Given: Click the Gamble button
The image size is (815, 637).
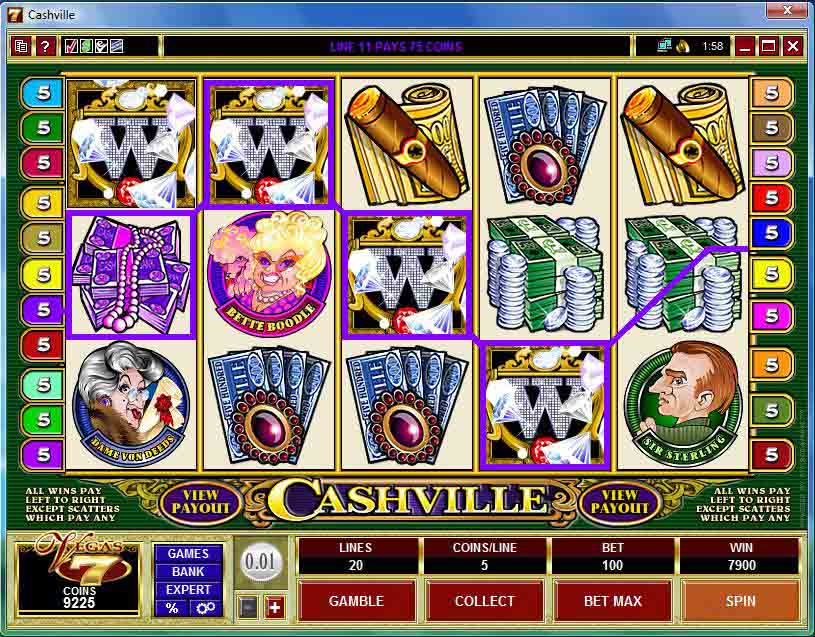Looking at the screenshot, I should (x=356, y=601).
